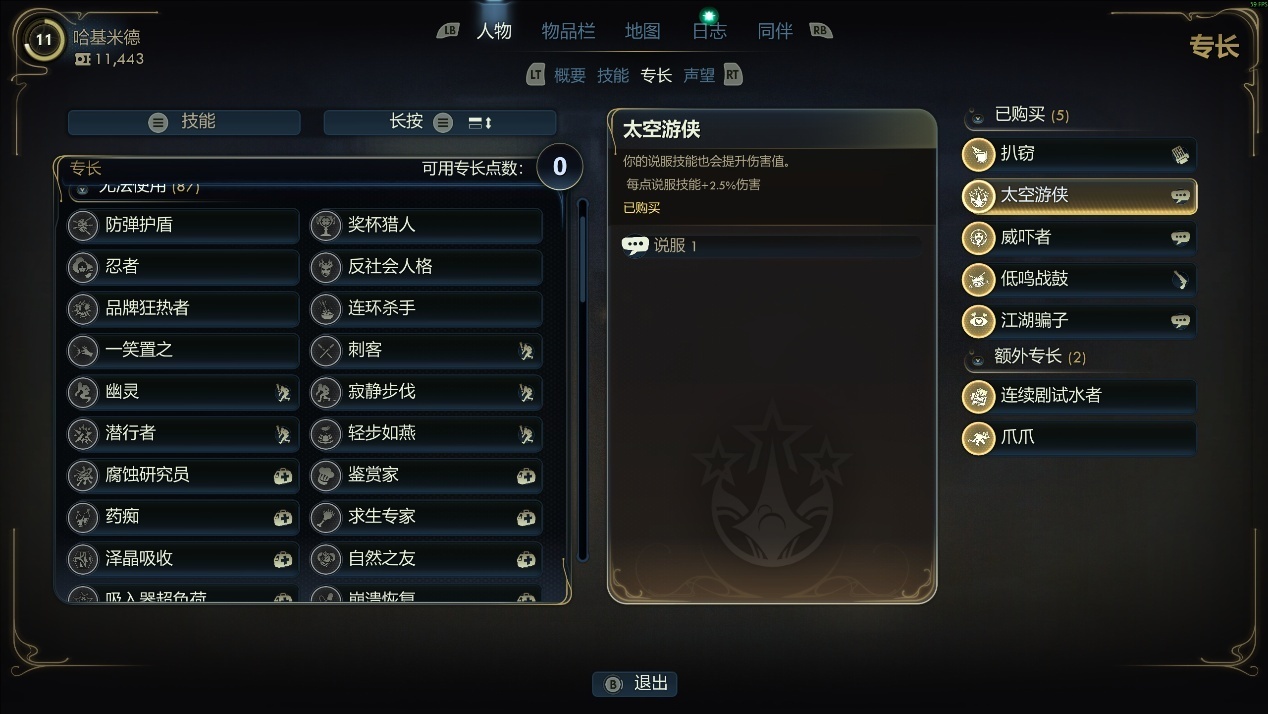The width and height of the screenshot is (1268, 714).
Task: Select the 防弹护盾 perk
Action: click(183, 225)
